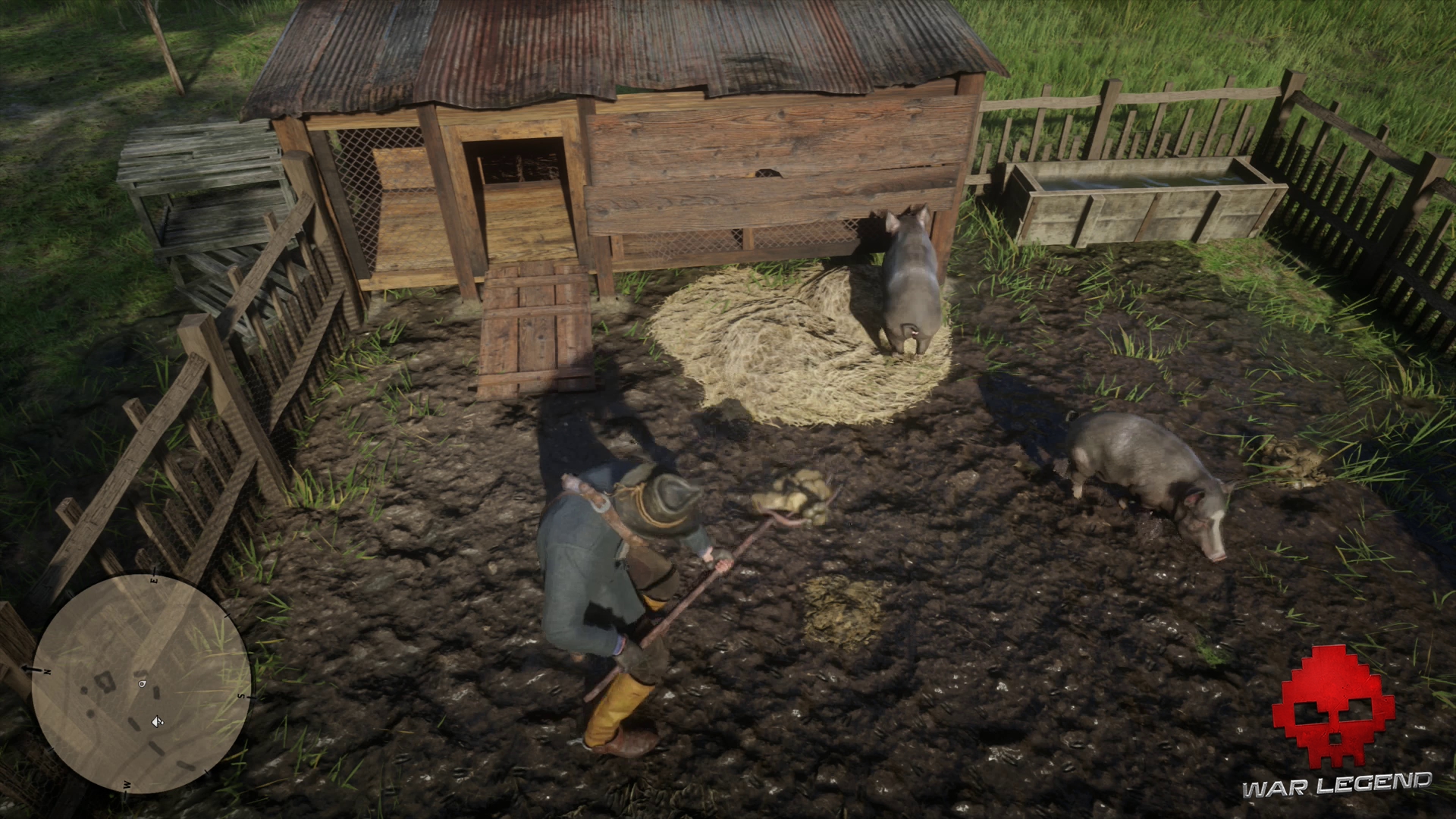Click the letter E on the minimap compass
This screenshot has height=819, width=1456.
coord(152,580)
